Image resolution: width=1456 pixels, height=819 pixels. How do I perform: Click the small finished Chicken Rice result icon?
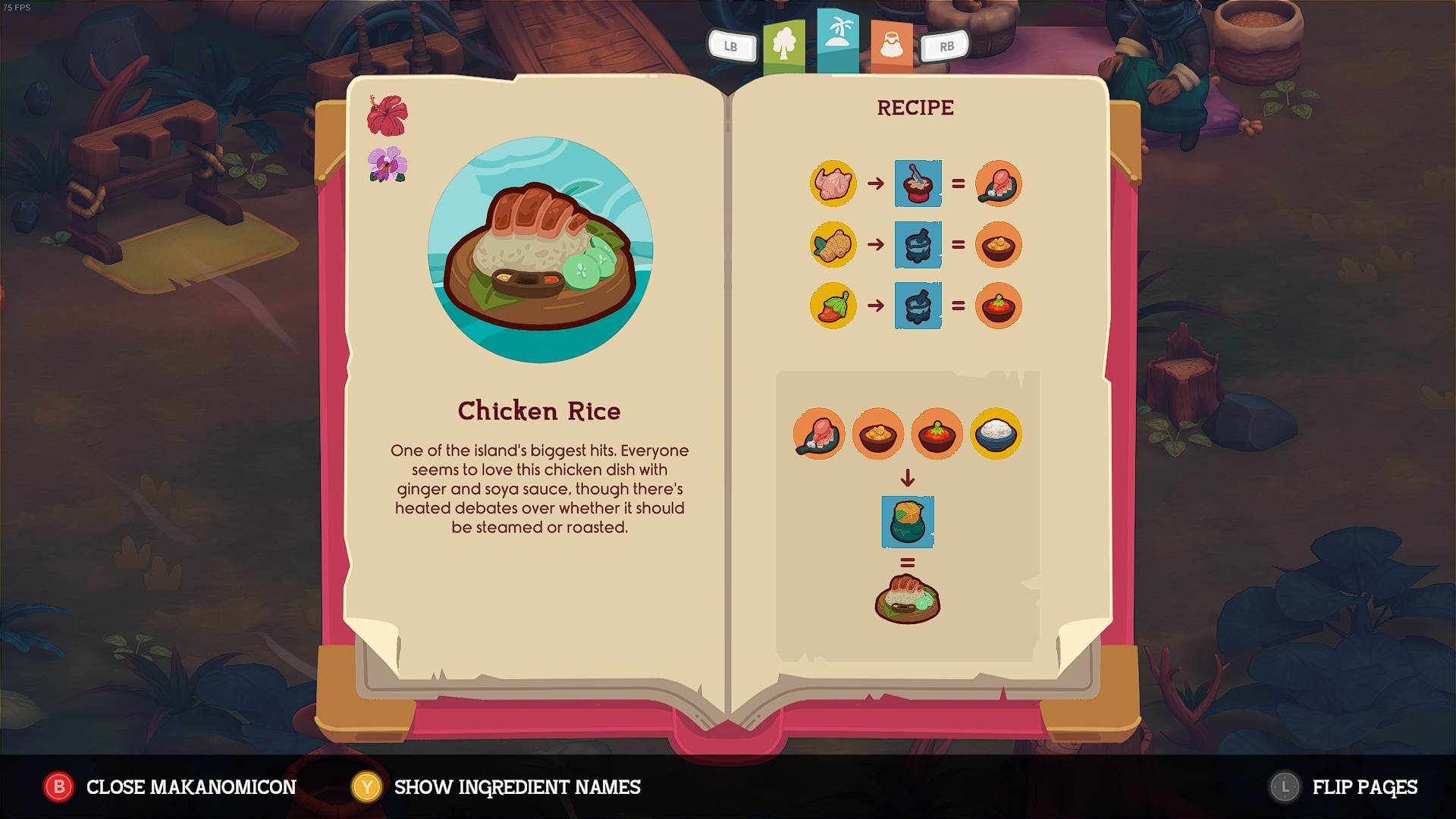point(908,599)
